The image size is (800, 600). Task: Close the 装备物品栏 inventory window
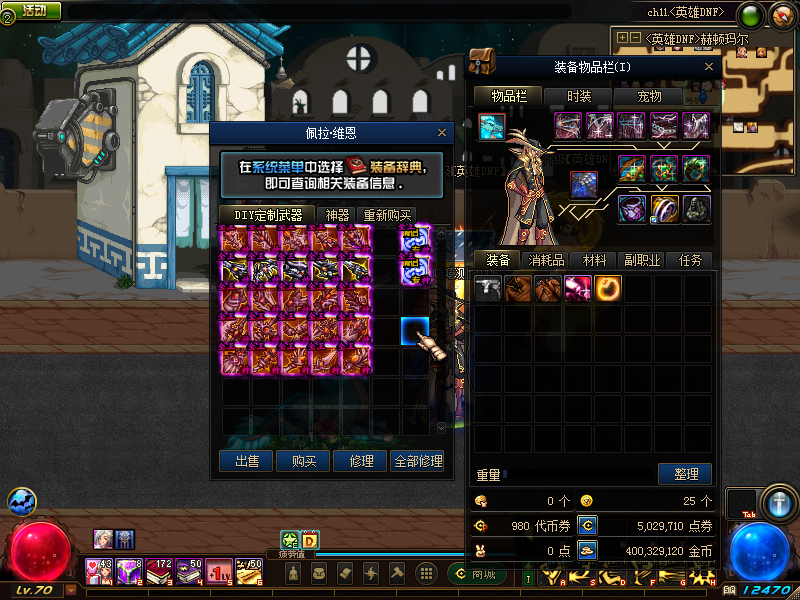click(707, 67)
